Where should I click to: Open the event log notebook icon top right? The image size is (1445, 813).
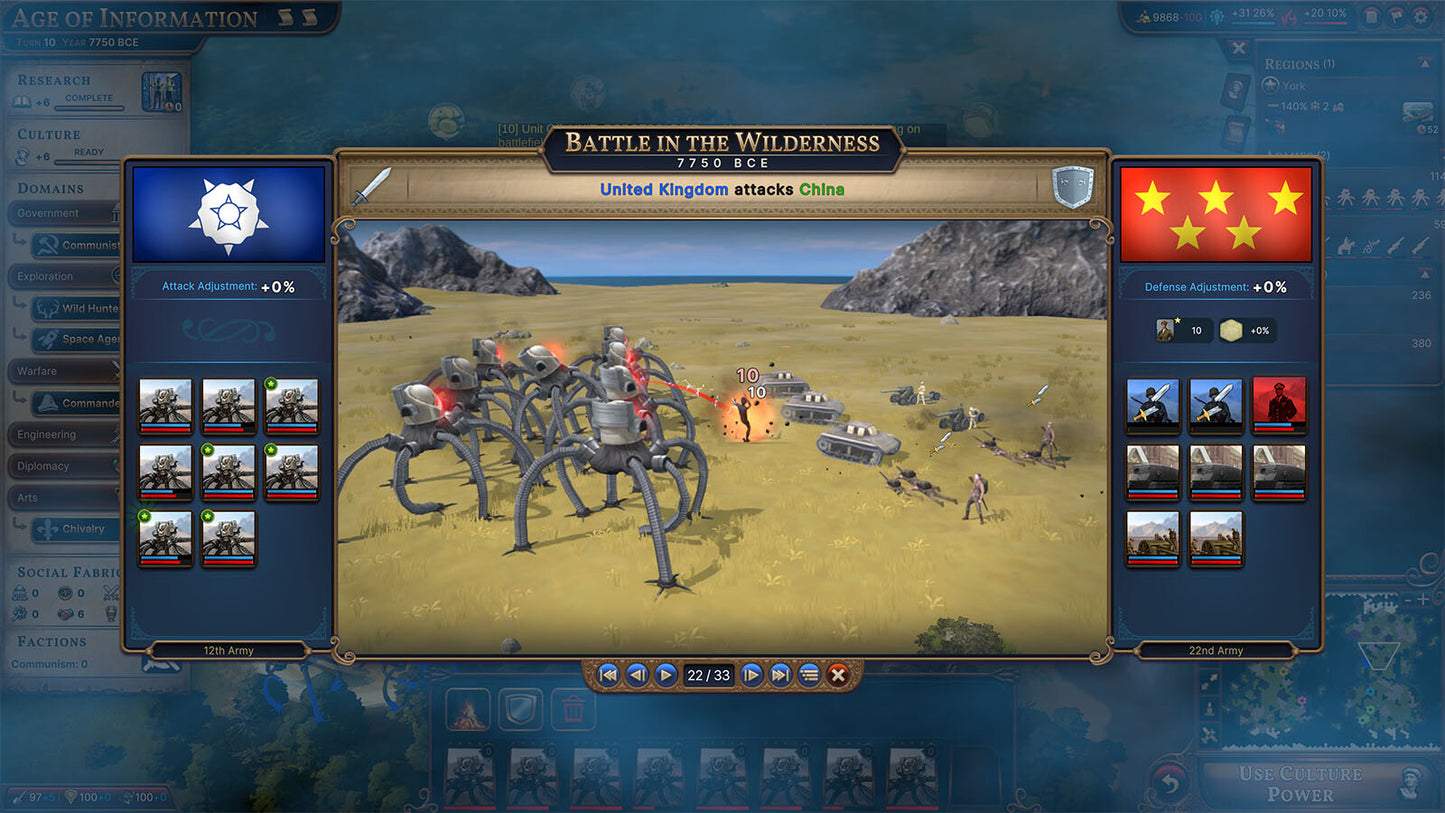coord(1372,16)
